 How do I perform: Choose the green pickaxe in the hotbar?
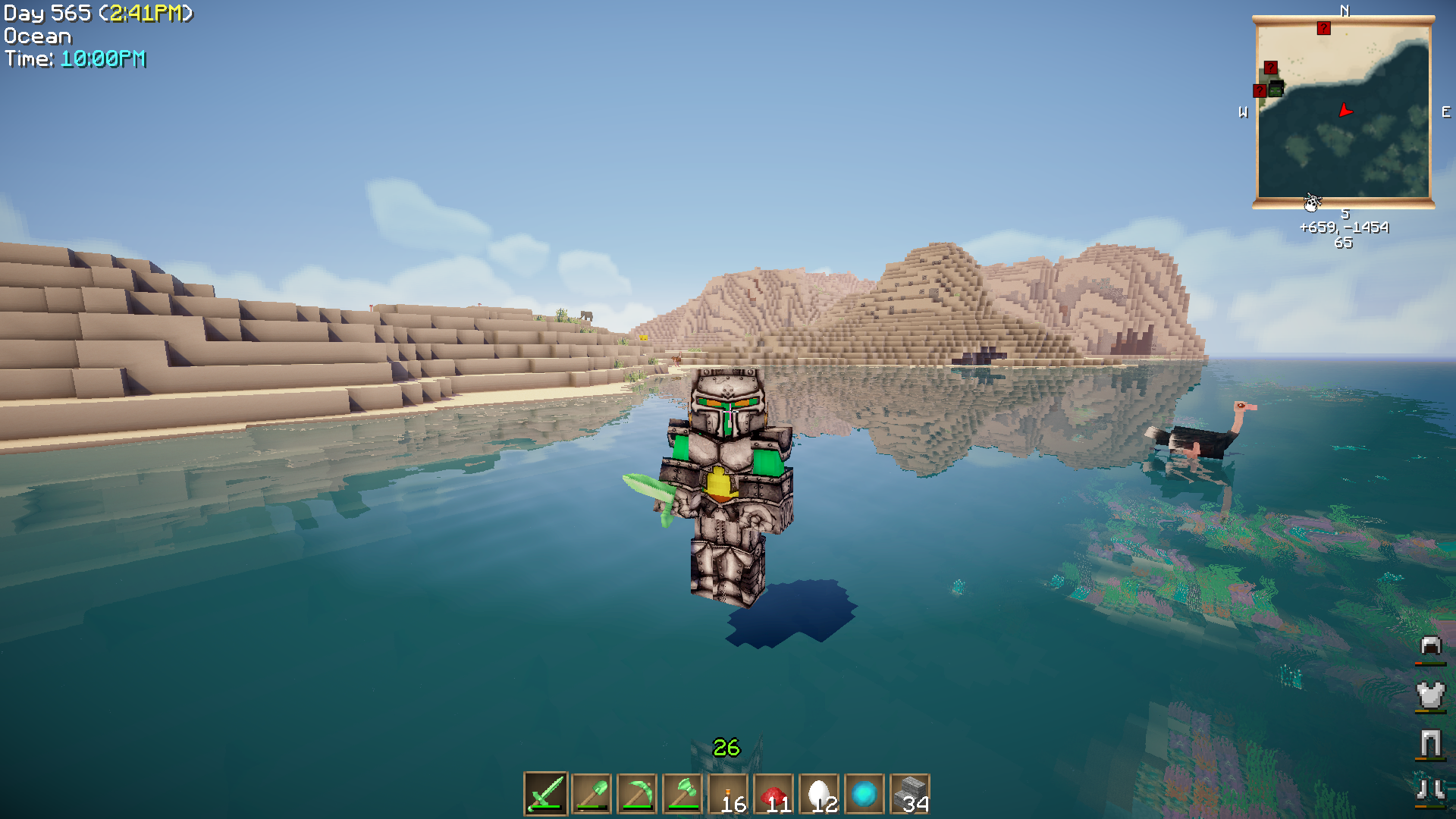click(637, 794)
